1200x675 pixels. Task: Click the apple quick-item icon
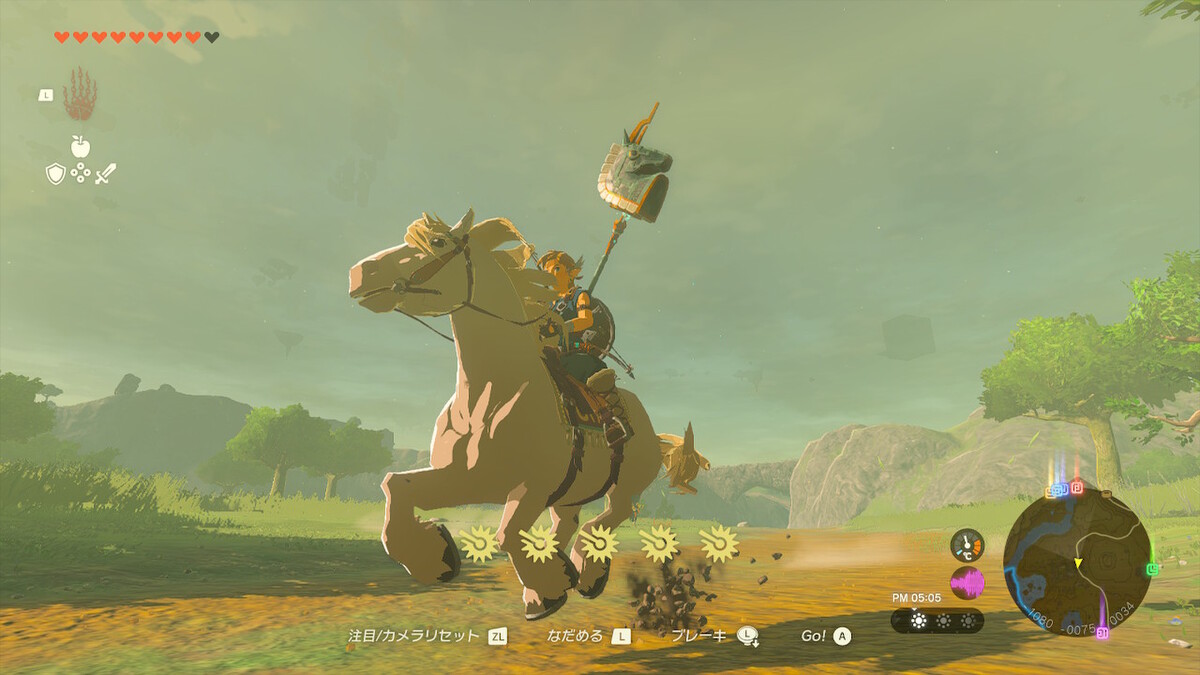pyautogui.click(x=80, y=147)
